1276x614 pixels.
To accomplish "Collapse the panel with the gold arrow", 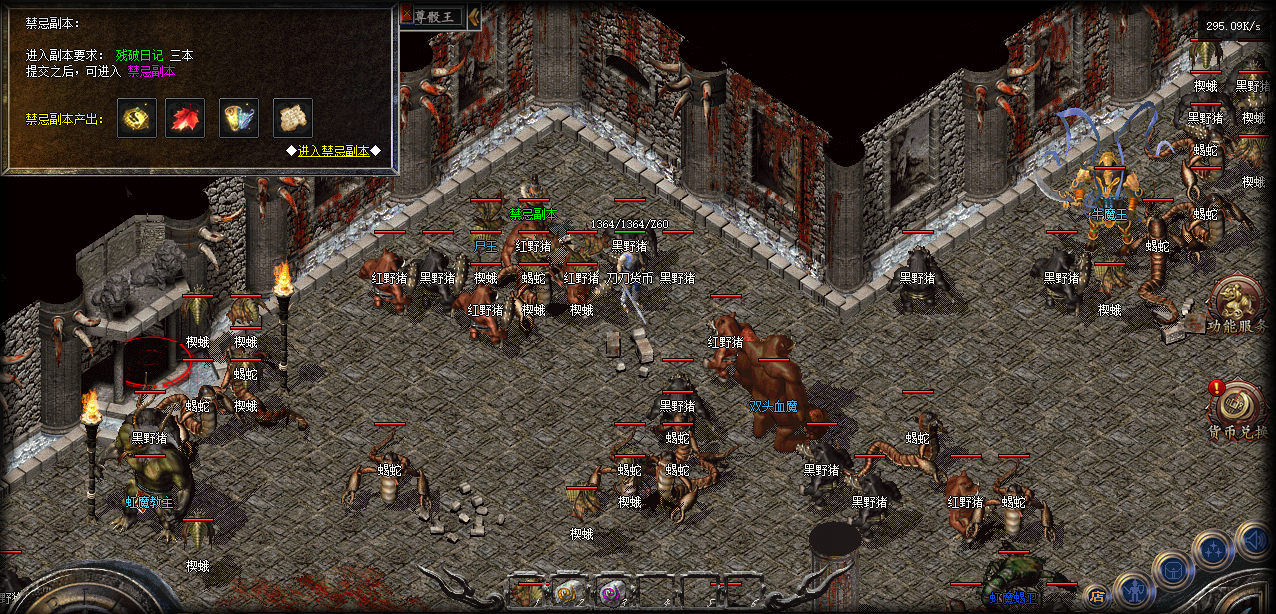I will point(474,16).
